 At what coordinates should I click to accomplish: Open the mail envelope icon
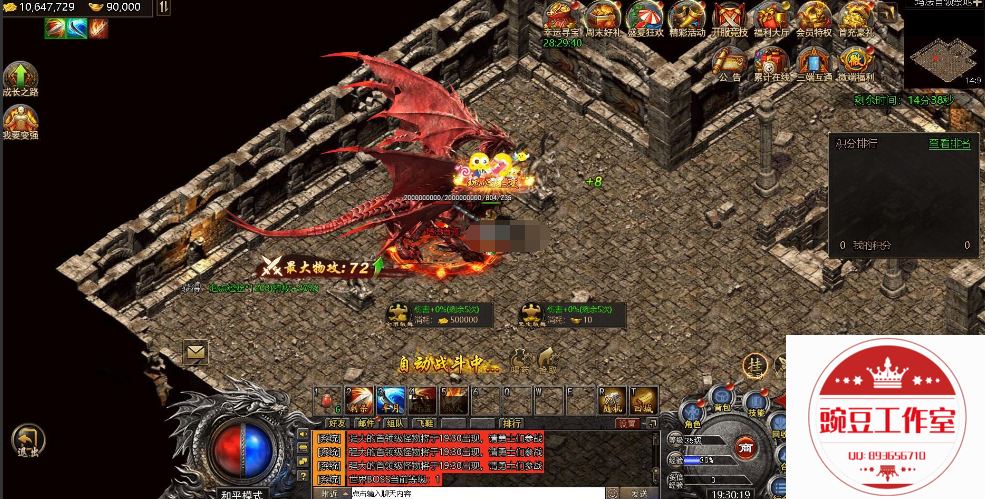click(x=195, y=352)
